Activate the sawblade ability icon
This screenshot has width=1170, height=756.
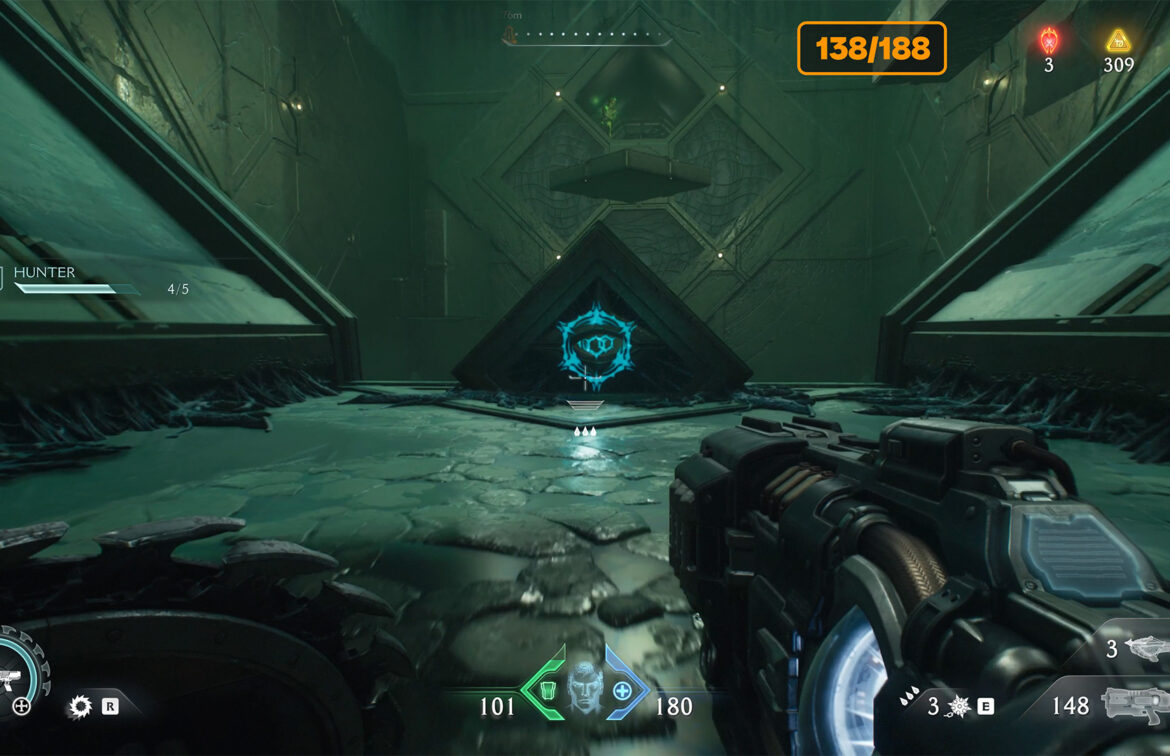(x=79, y=707)
